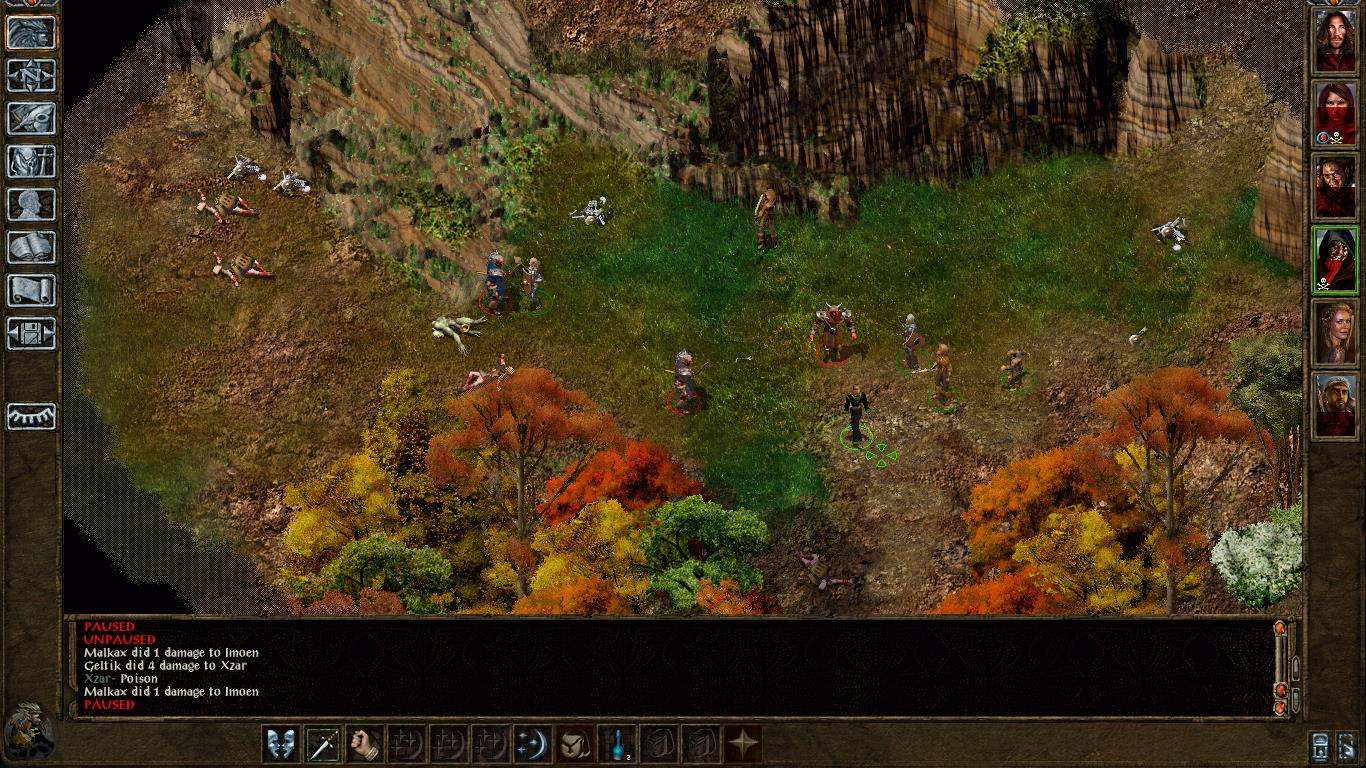Toggle the rest button with the closed eye
The width and height of the screenshot is (1366, 768).
31,415
